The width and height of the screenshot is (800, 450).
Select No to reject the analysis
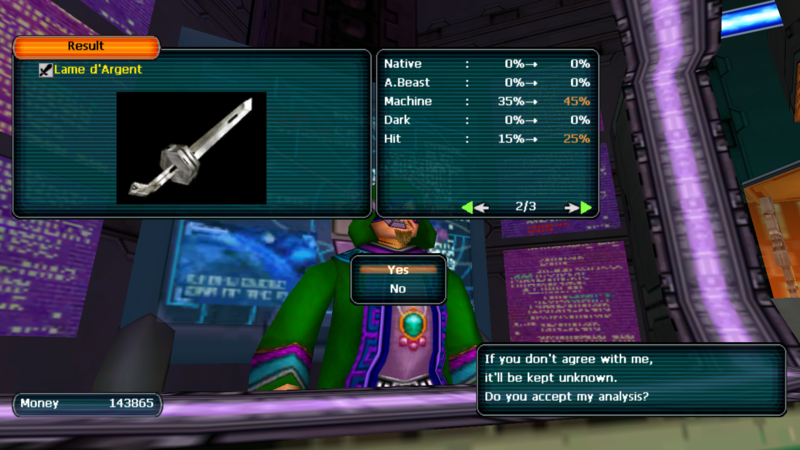point(398,289)
